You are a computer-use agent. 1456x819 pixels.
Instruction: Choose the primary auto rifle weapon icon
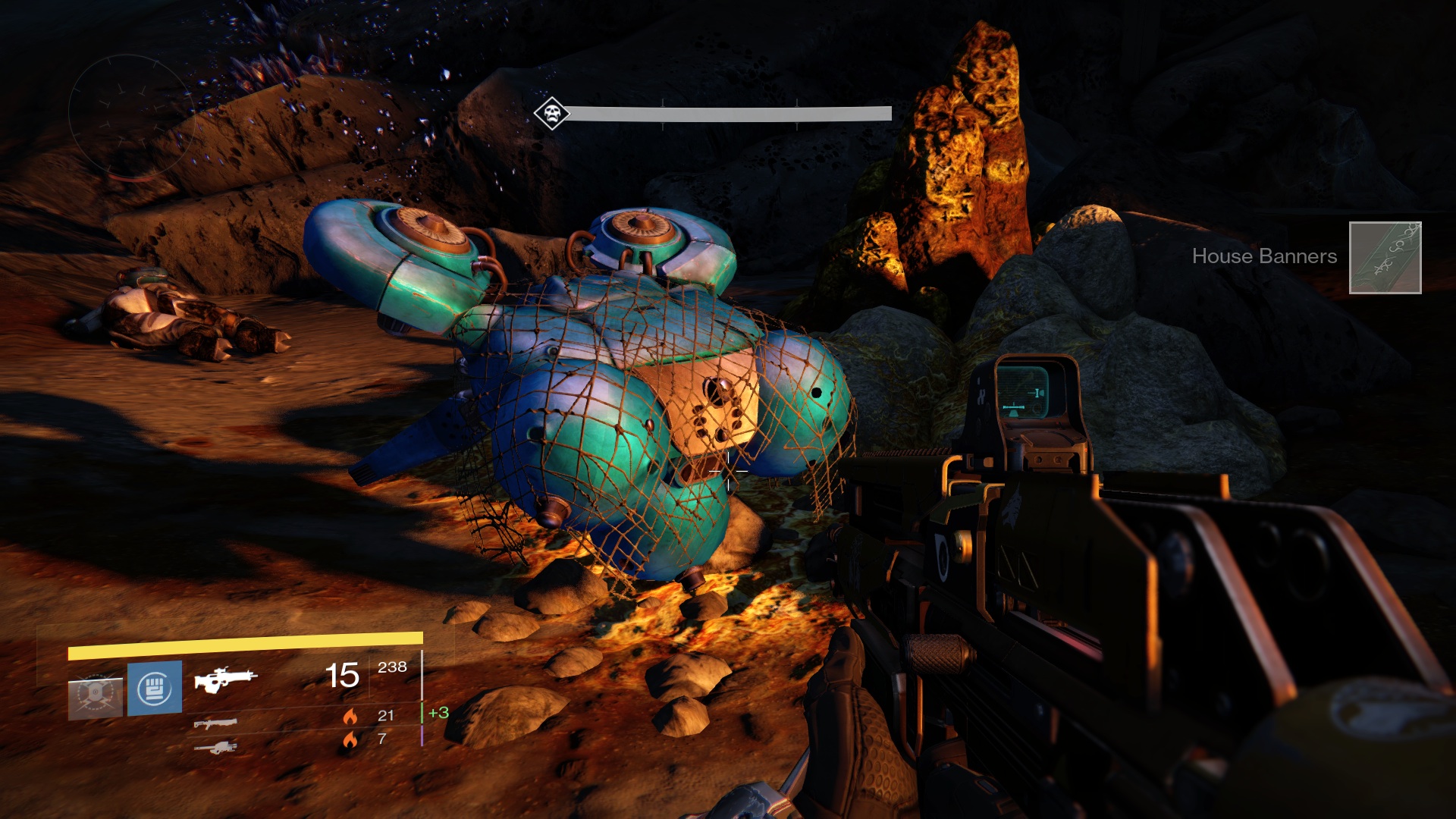[225, 678]
